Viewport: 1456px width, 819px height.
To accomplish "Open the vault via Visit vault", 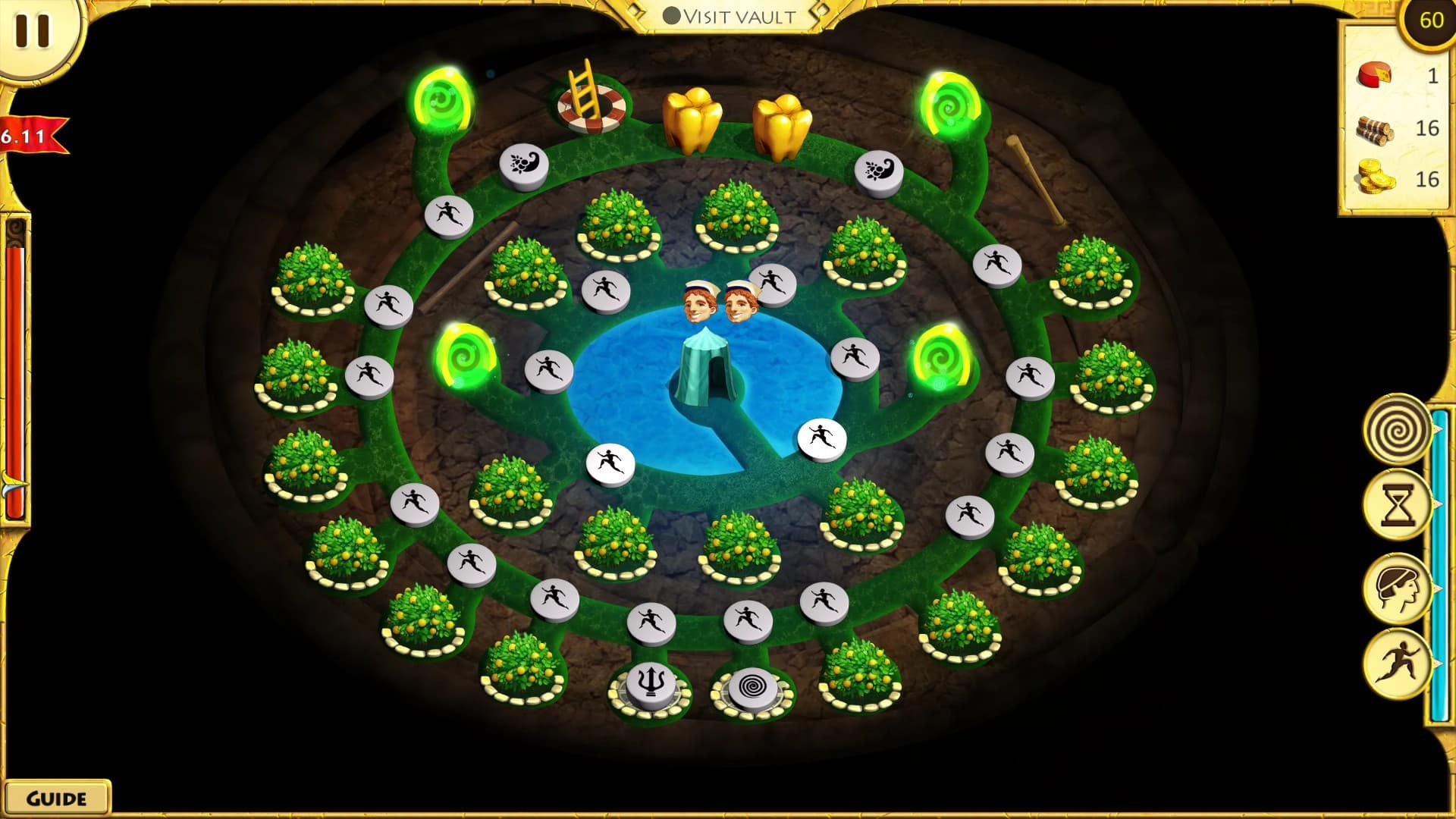I will coord(739,14).
